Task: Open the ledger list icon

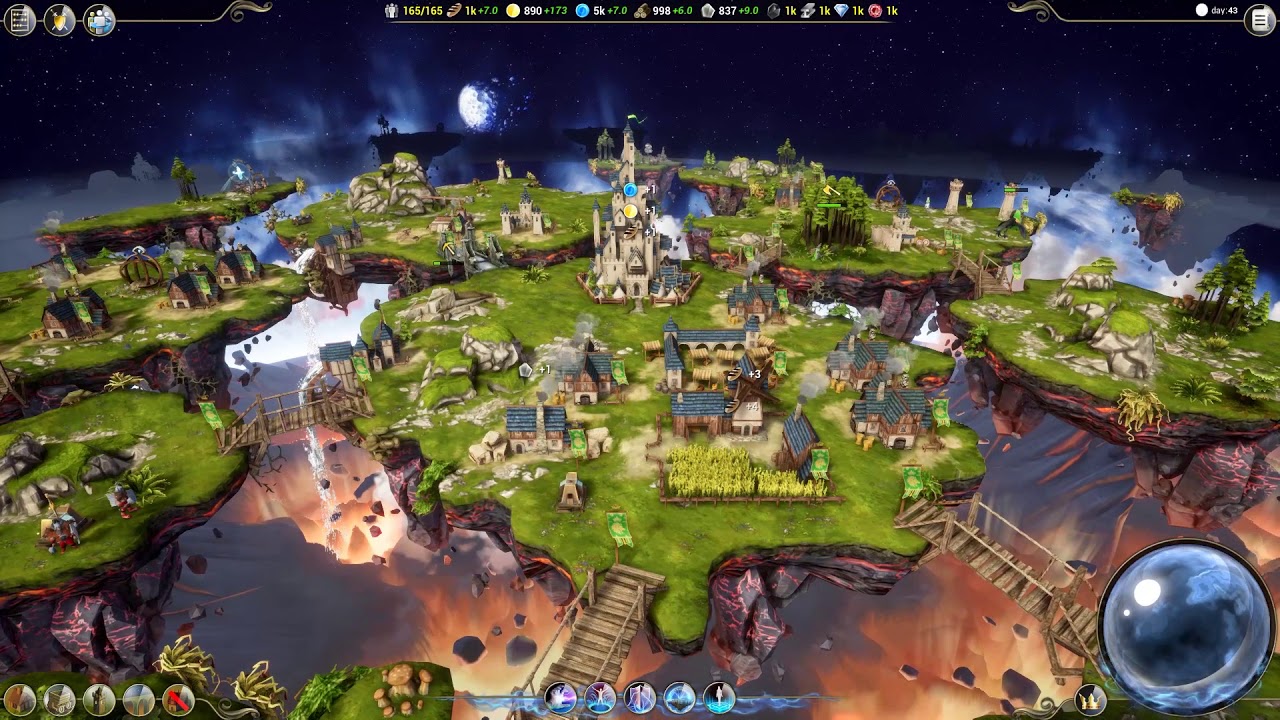Action: click(20, 19)
